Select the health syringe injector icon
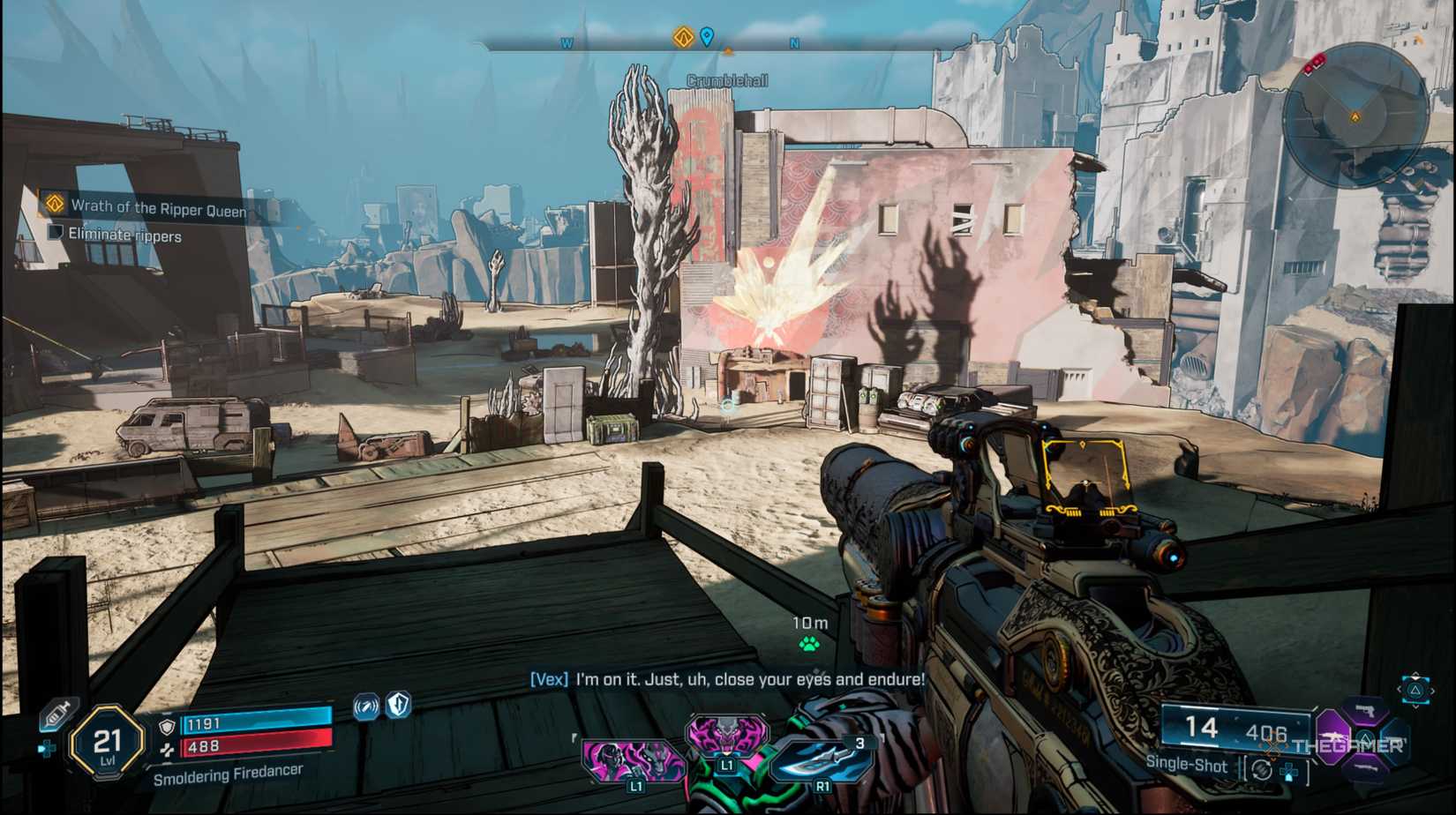 click(57, 714)
